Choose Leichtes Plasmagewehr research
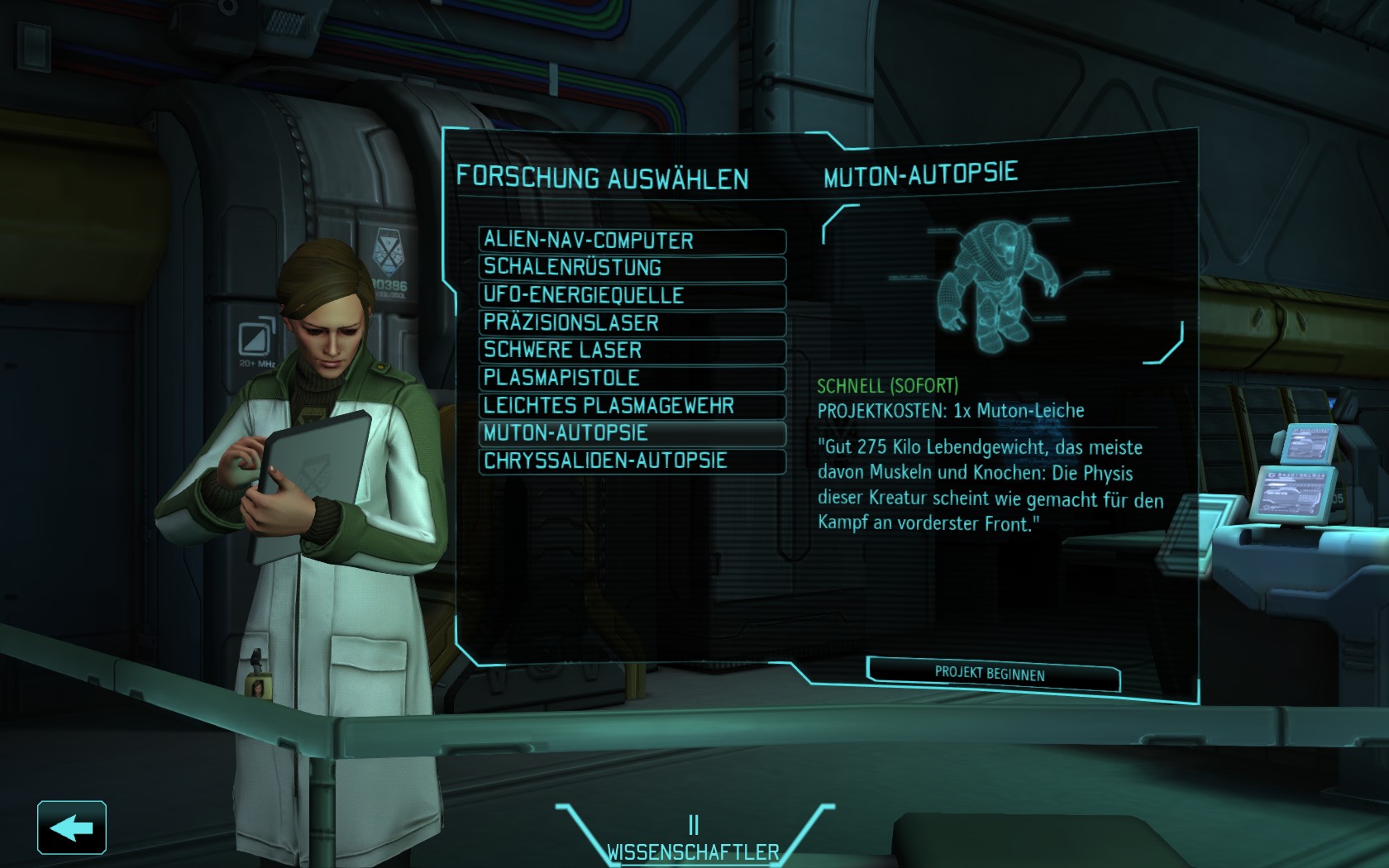This screenshot has width=1389, height=868. pos(632,406)
